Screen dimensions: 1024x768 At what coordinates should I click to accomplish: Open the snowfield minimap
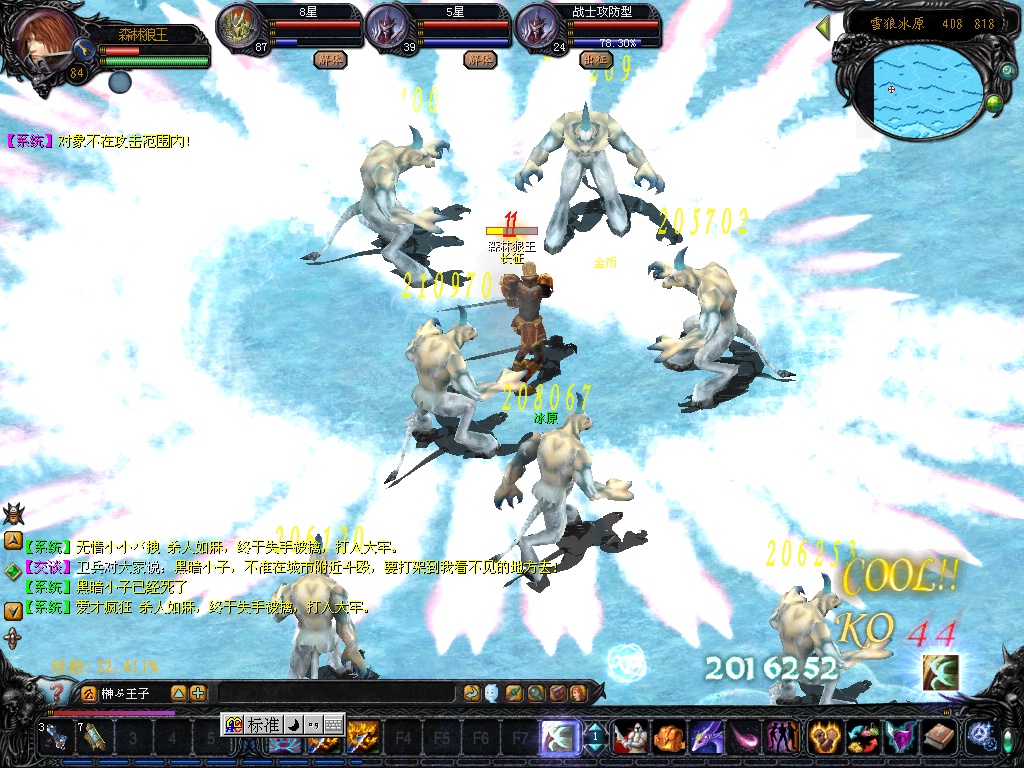(927, 87)
